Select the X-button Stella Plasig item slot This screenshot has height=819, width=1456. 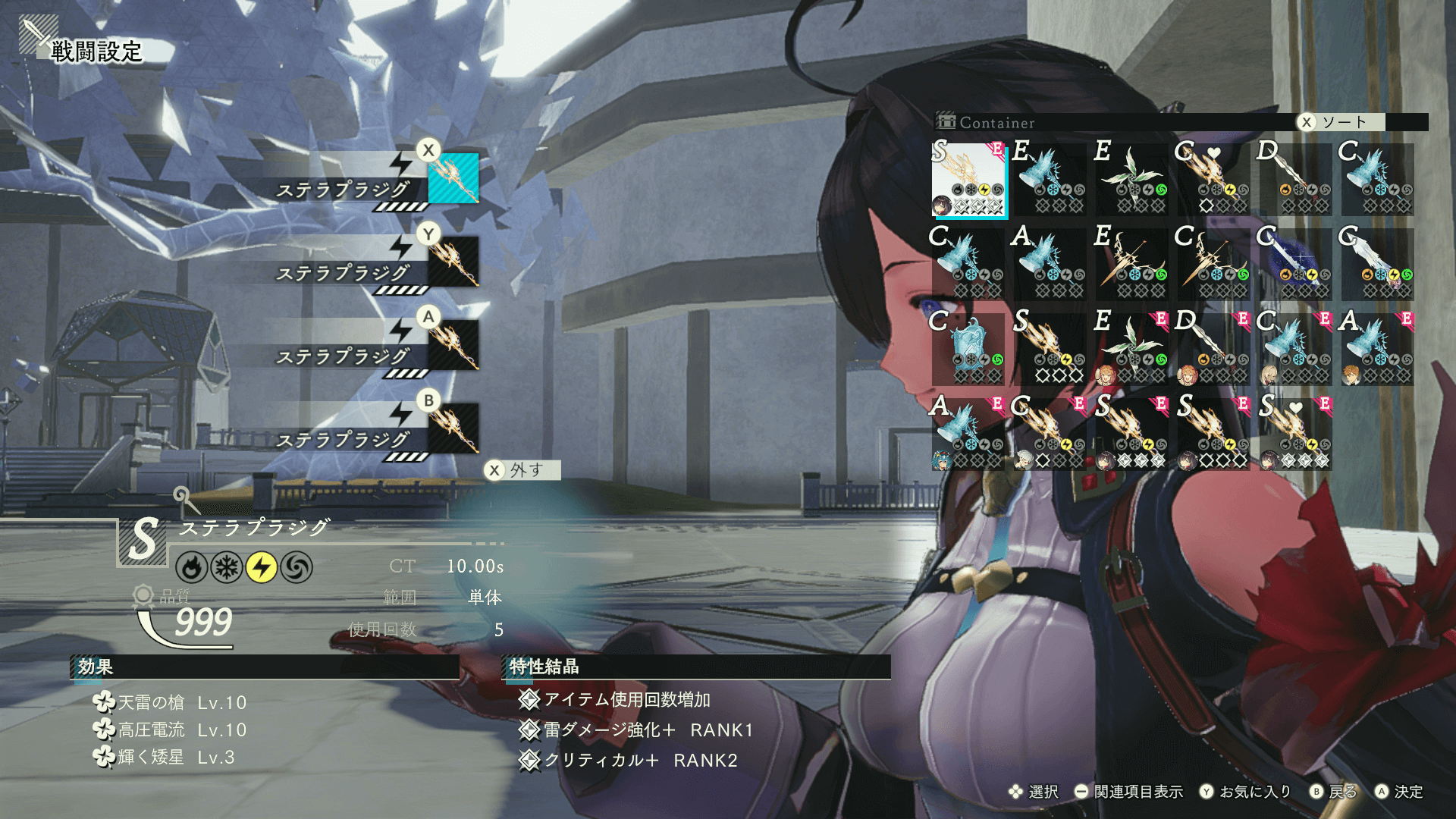(x=453, y=177)
